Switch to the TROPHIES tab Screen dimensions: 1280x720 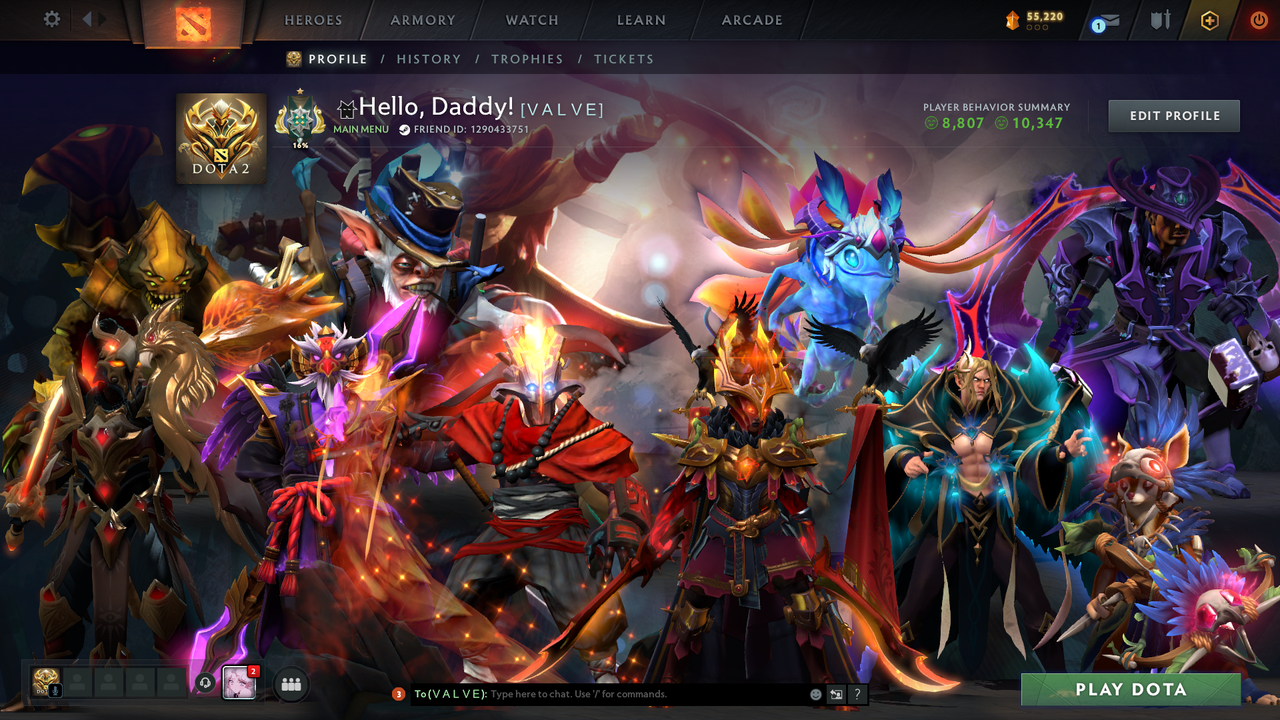pyautogui.click(x=528, y=59)
